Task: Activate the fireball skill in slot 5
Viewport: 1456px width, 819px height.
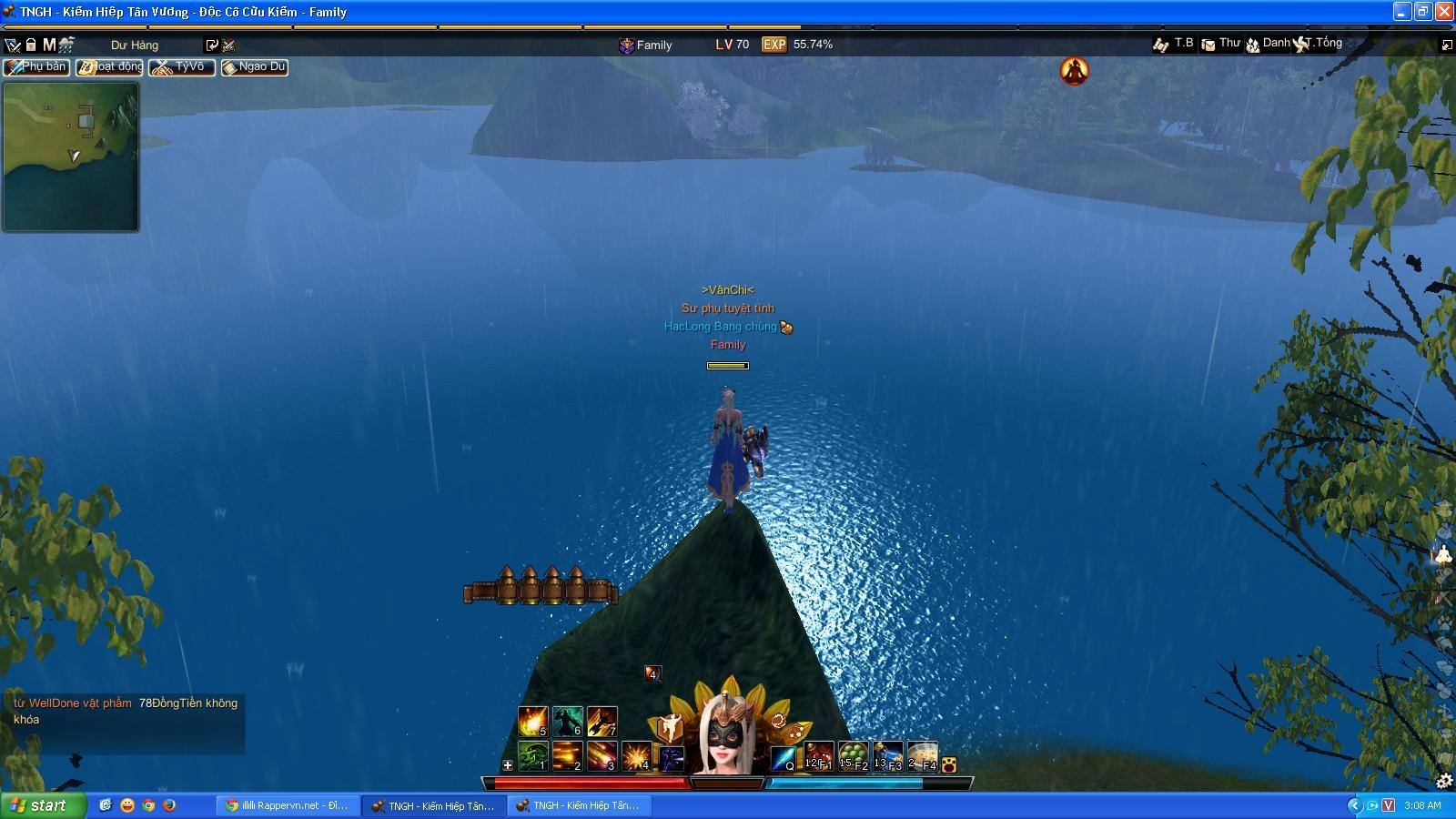Action: pyautogui.click(x=532, y=721)
